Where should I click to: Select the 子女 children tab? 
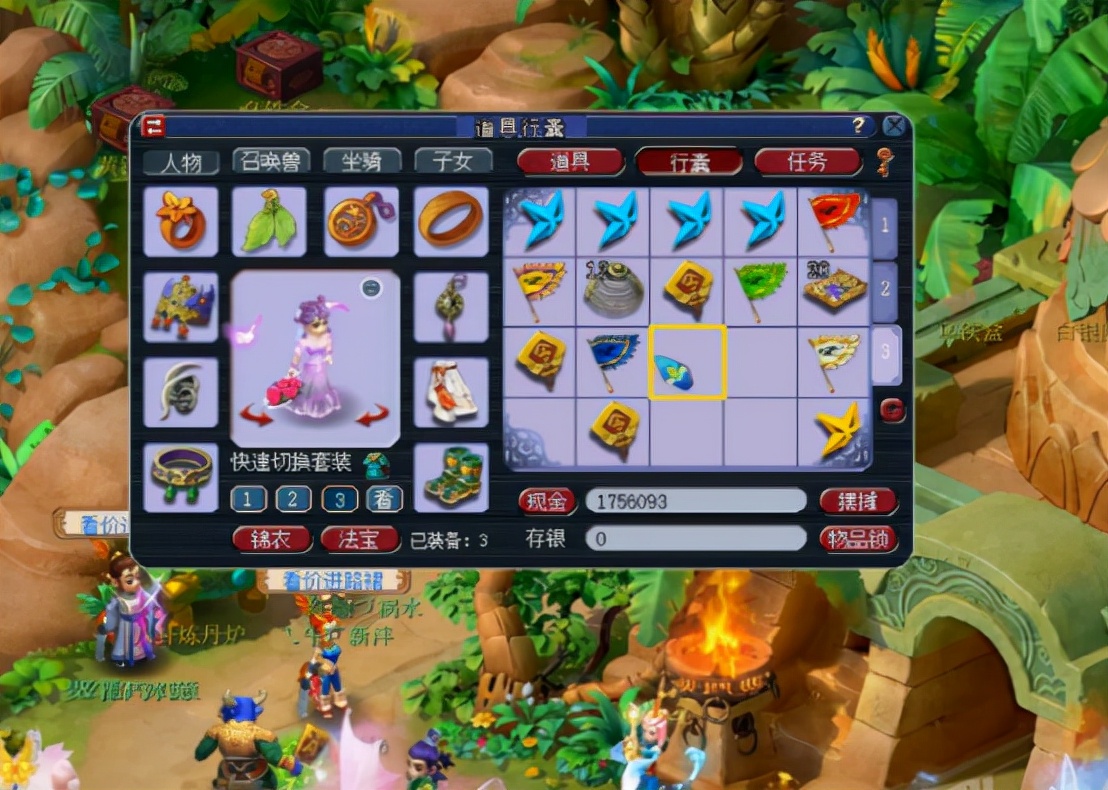coord(453,161)
